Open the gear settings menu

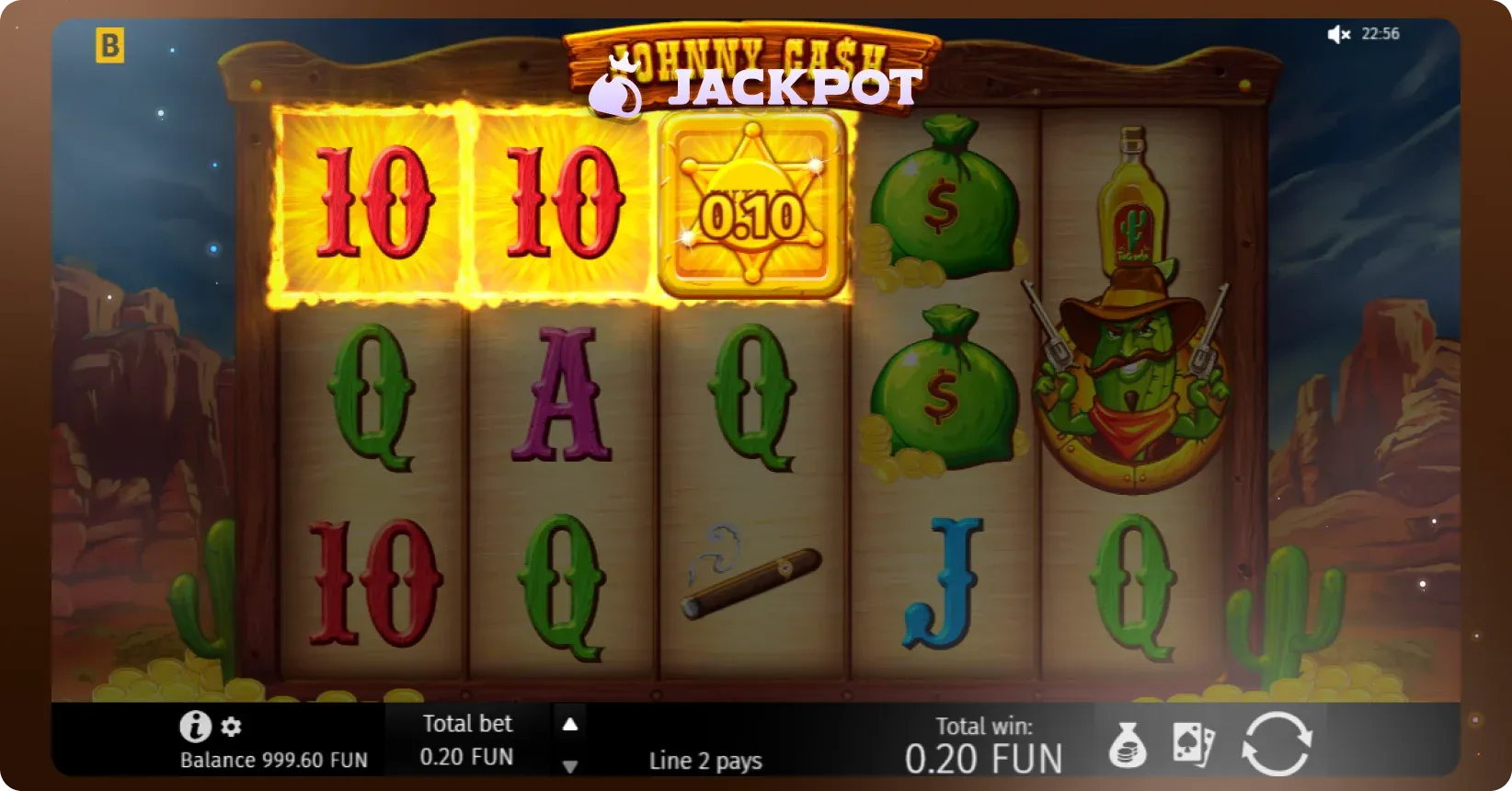click(232, 727)
